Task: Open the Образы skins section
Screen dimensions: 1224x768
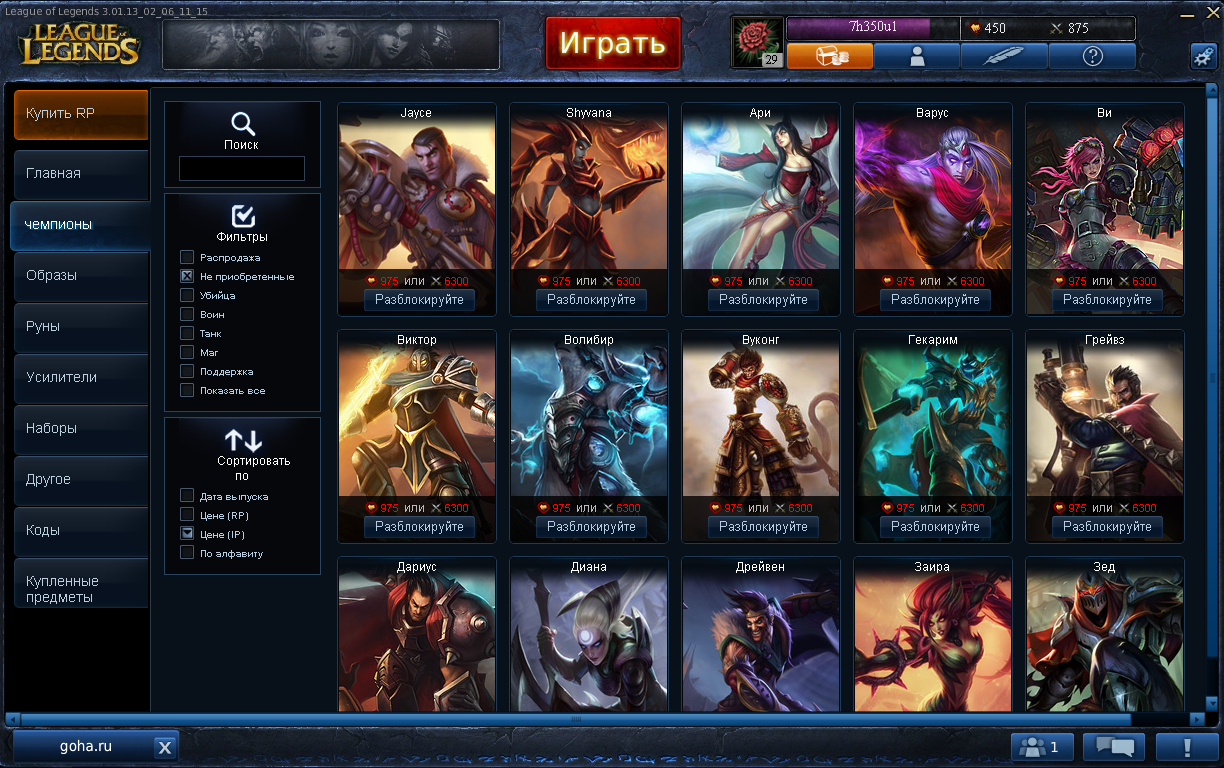Action: click(80, 275)
